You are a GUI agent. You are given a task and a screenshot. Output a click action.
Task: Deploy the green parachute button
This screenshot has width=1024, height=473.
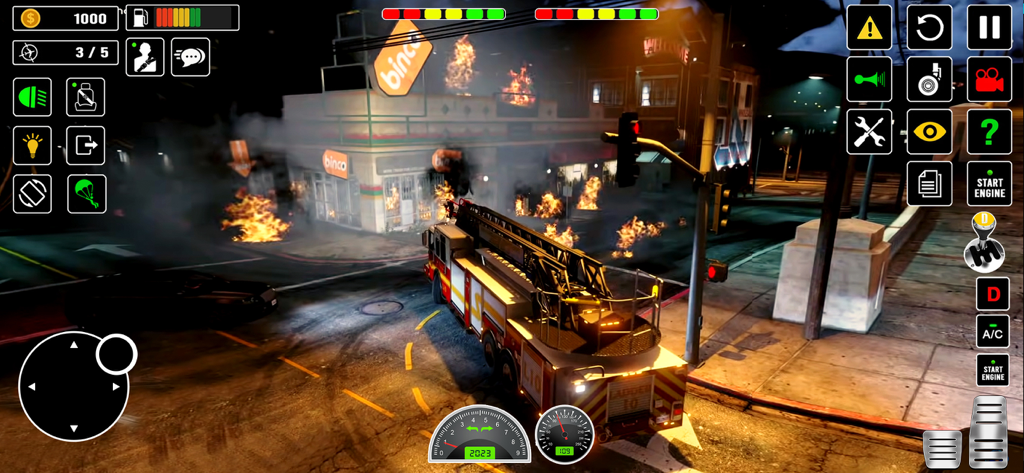(86, 194)
